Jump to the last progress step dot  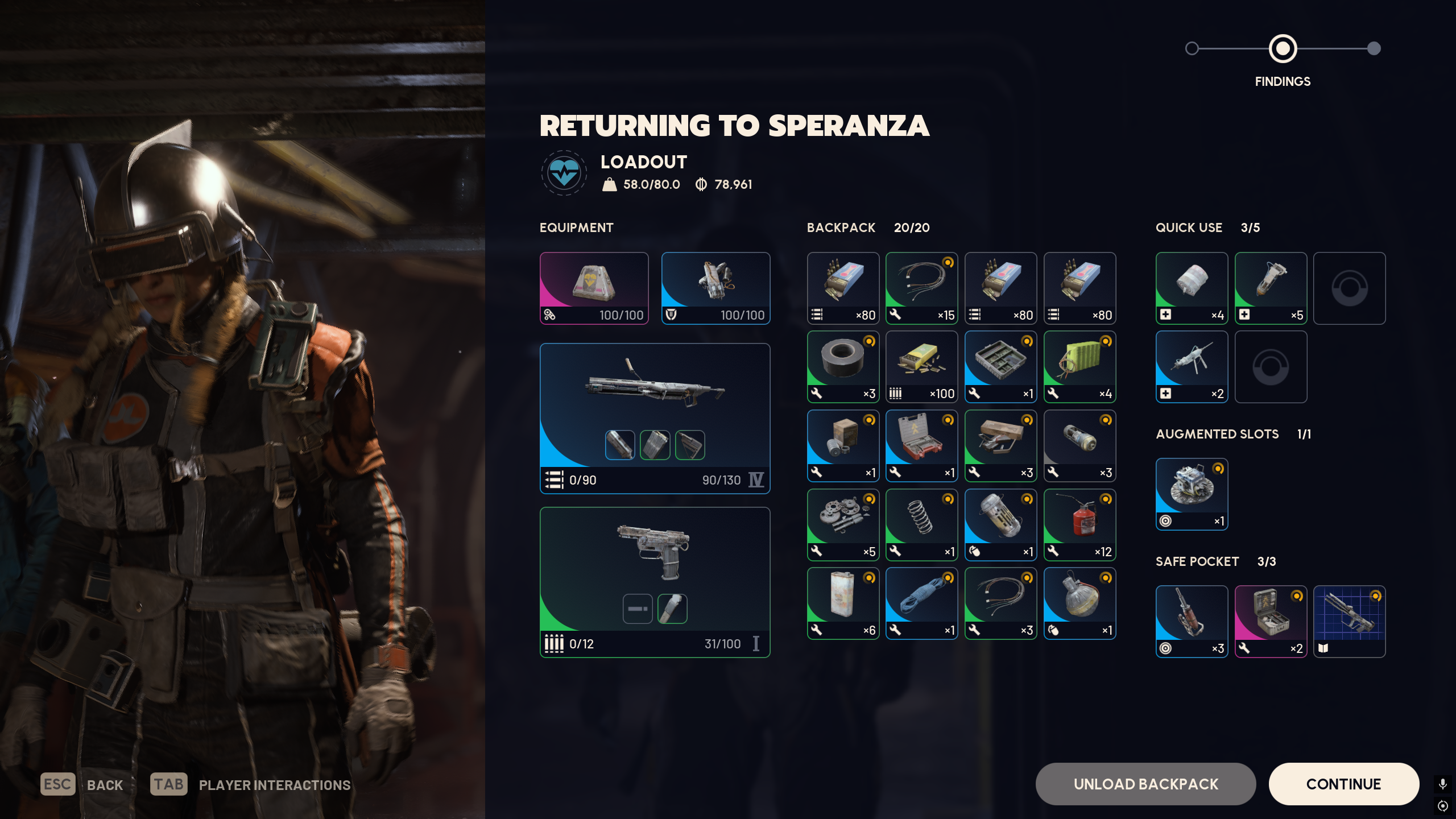pos(1374,48)
